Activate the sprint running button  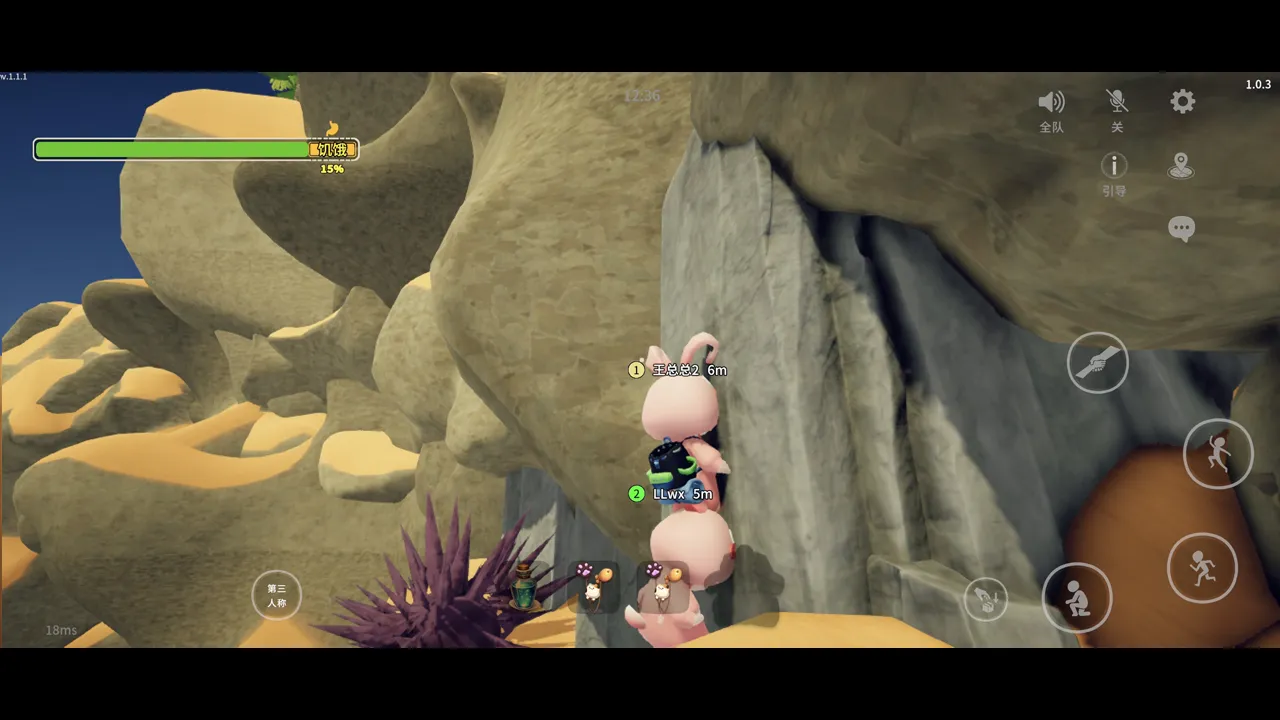click(1201, 568)
